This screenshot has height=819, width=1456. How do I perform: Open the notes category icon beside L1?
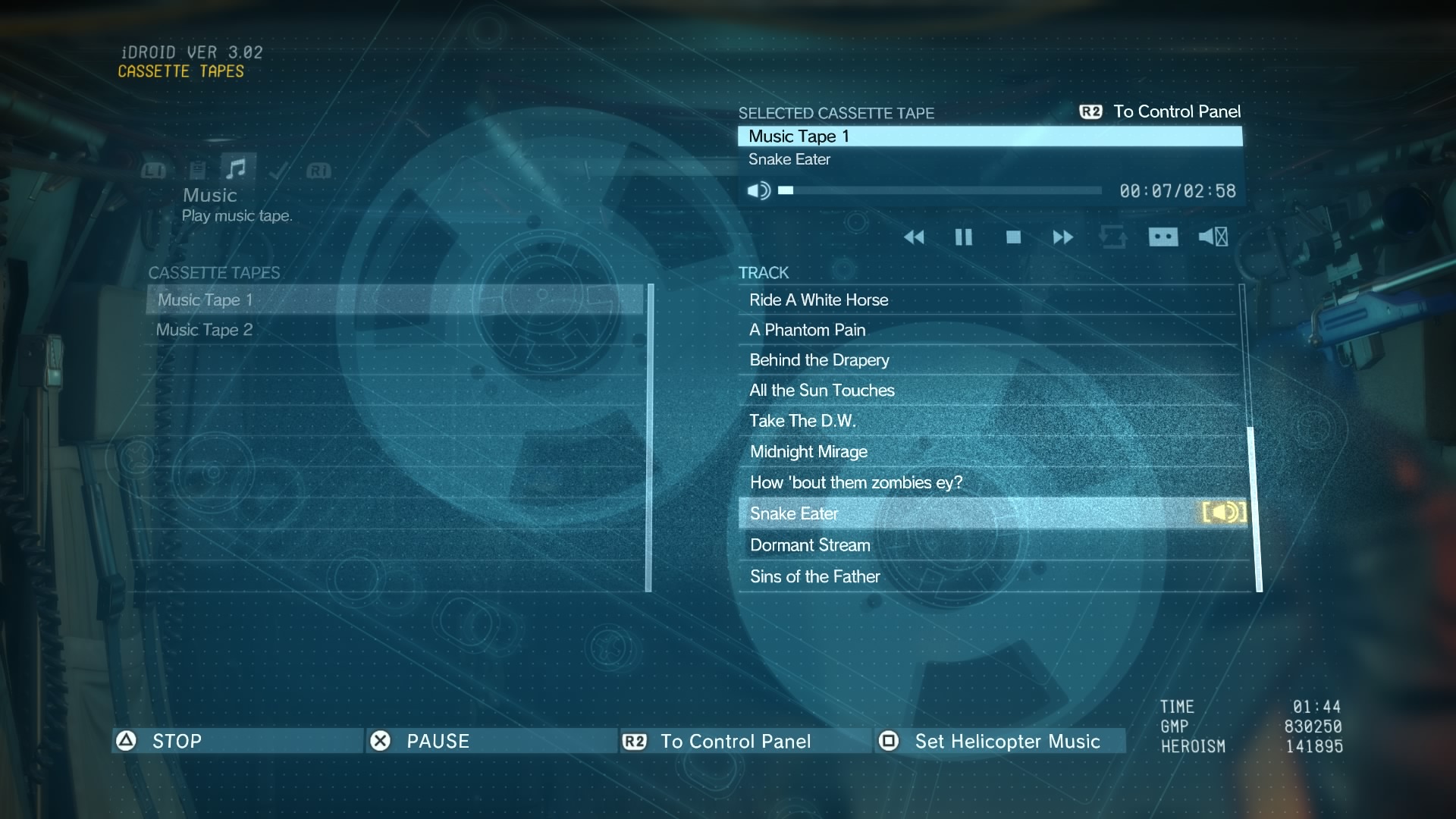click(199, 168)
